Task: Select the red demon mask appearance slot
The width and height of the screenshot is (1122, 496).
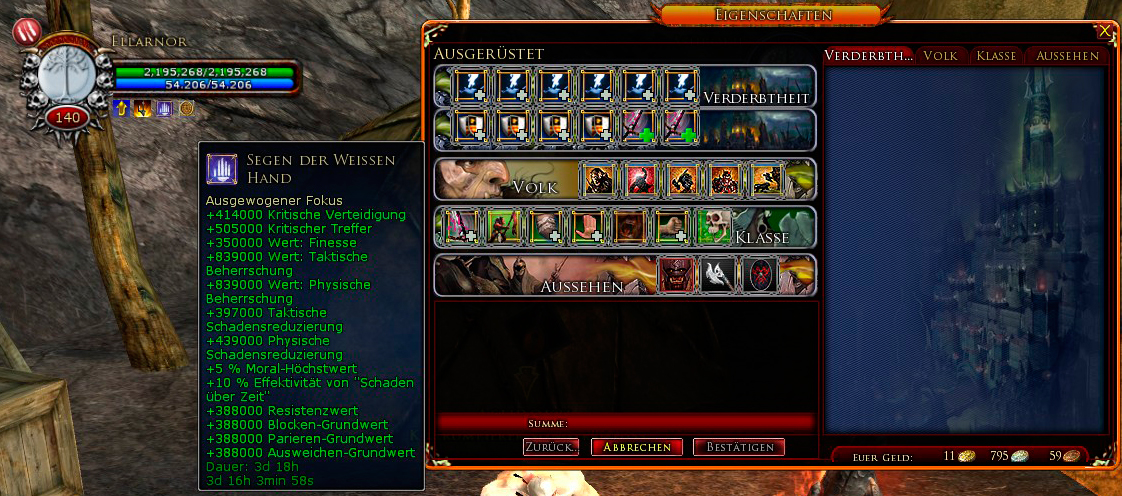Action: tap(676, 275)
